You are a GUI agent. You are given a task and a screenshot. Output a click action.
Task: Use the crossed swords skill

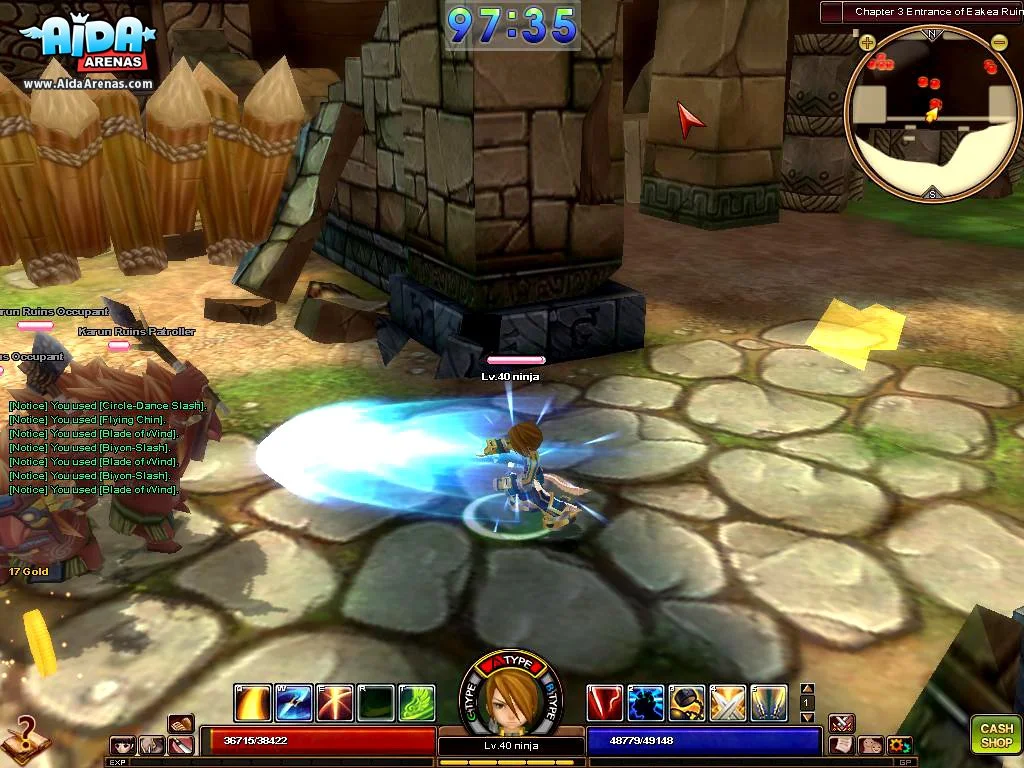click(728, 703)
